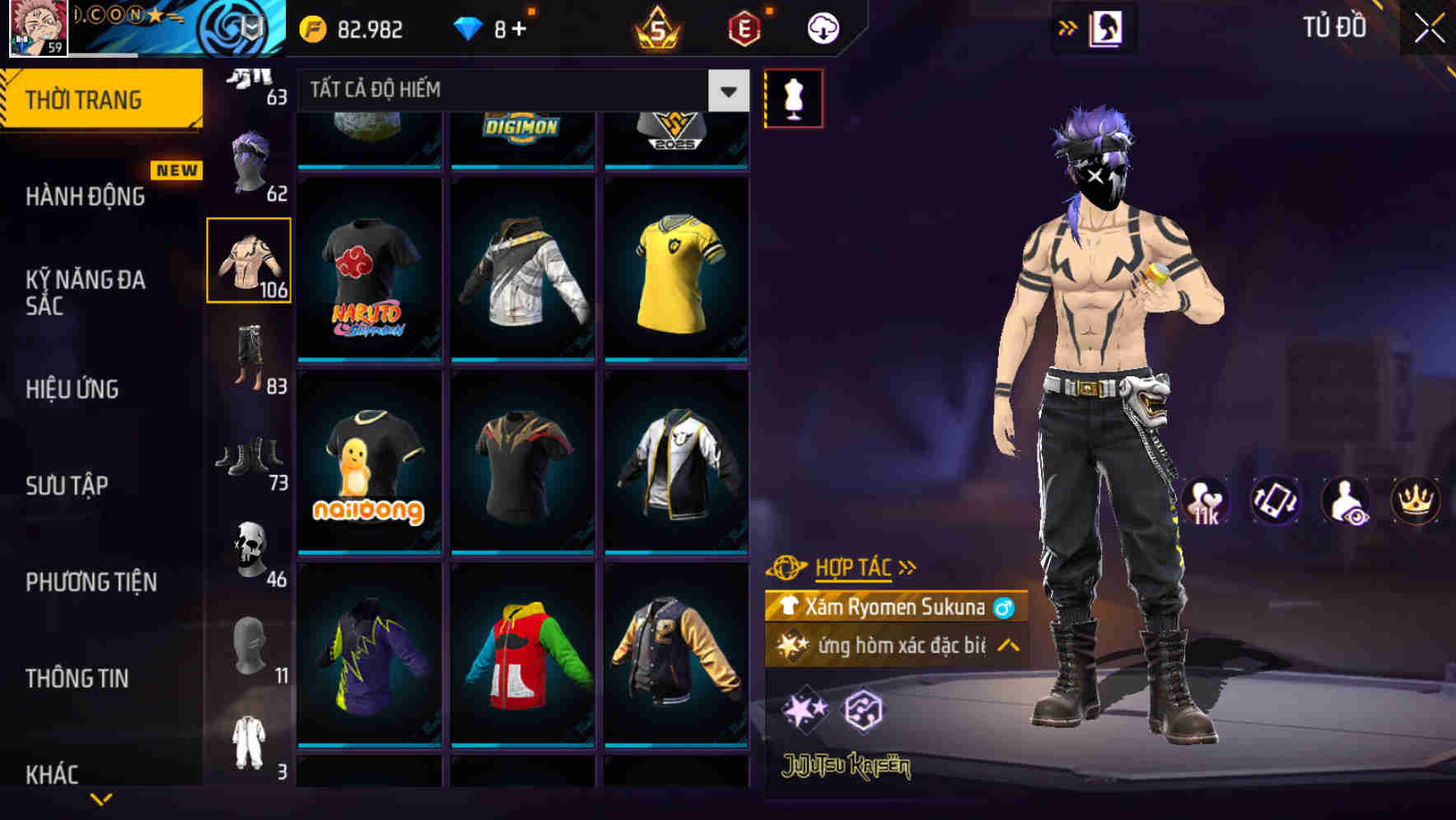1456x820 pixels.
Task: Select the selected tattoo torso slot showing 106
Action: click(250, 259)
